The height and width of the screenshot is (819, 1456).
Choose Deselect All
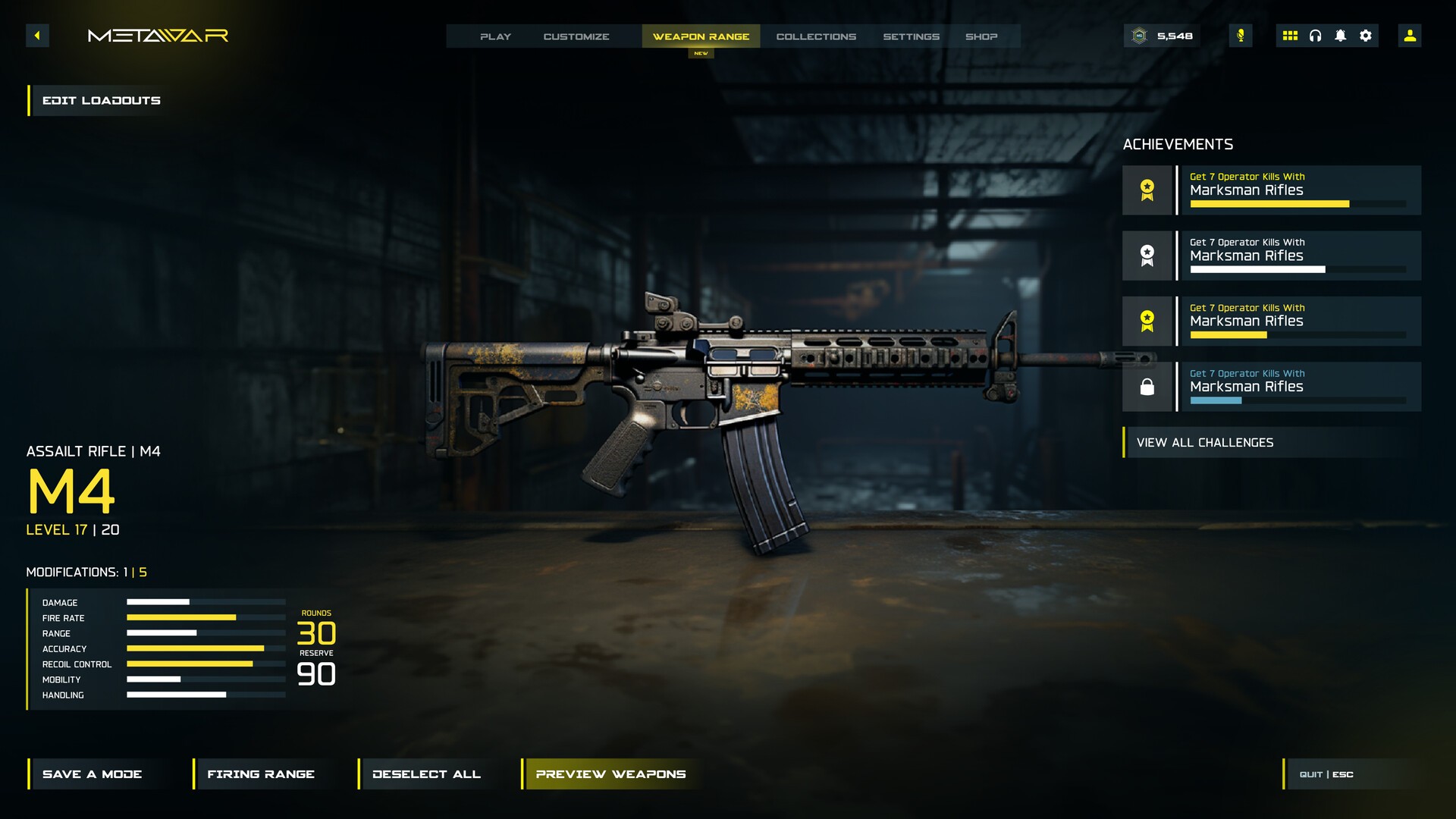pyautogui.click(x=426, y=773)
